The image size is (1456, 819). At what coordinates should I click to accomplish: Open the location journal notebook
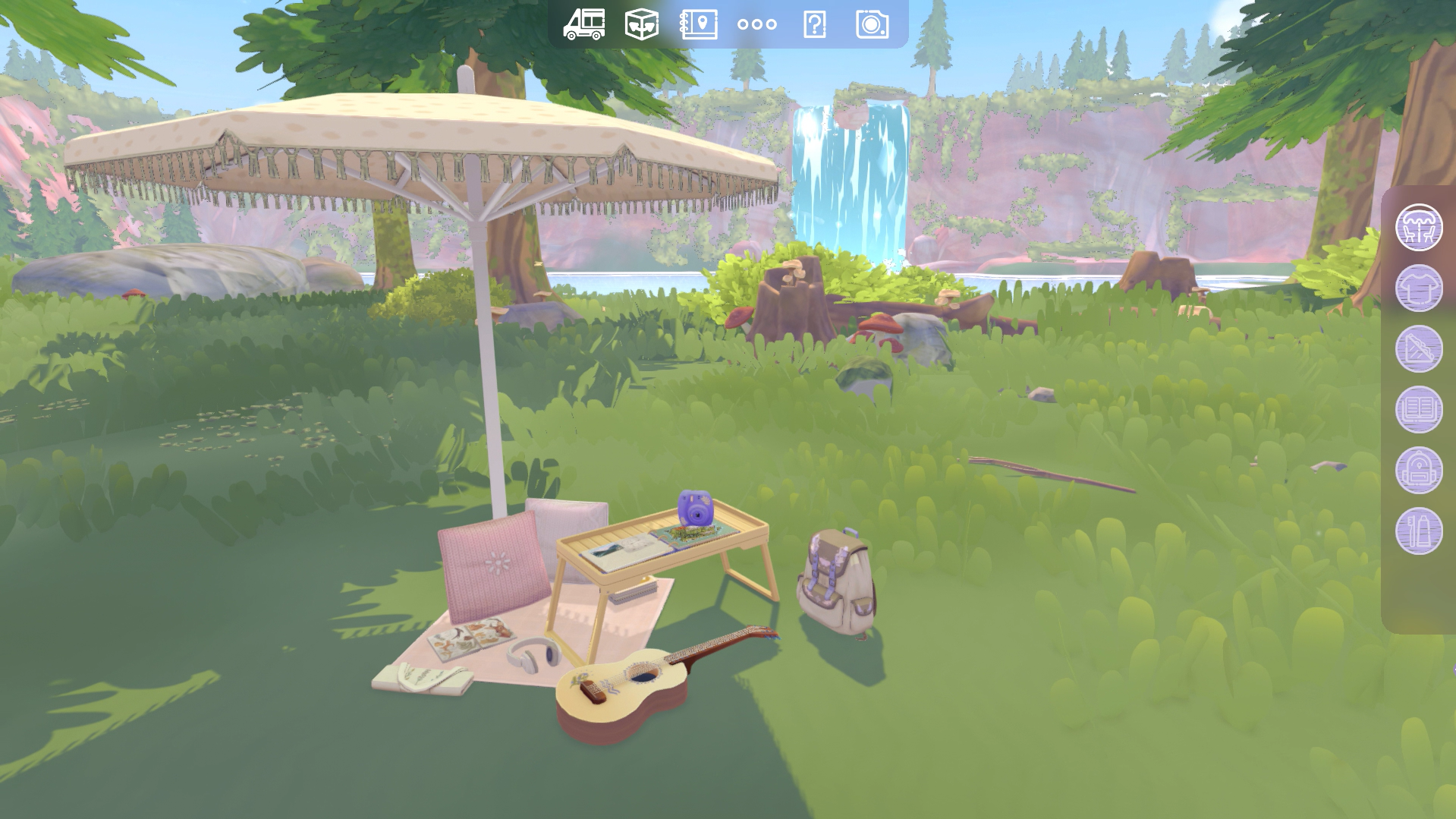pyautogui.click(x=699, y=24)
